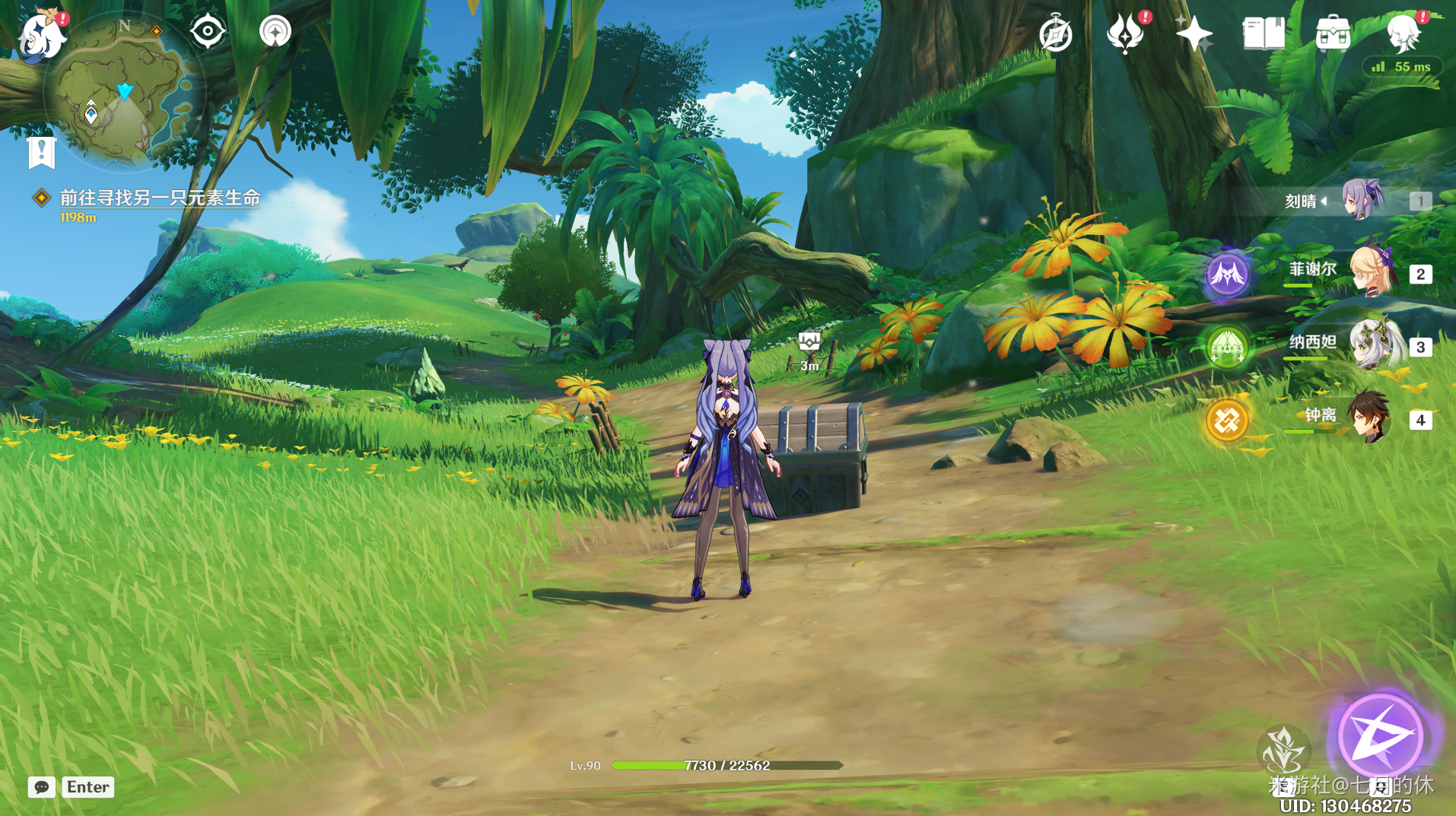Activate the elemental burst icon
Screen dimensions: 1456x816
[x=1283, y=749]
